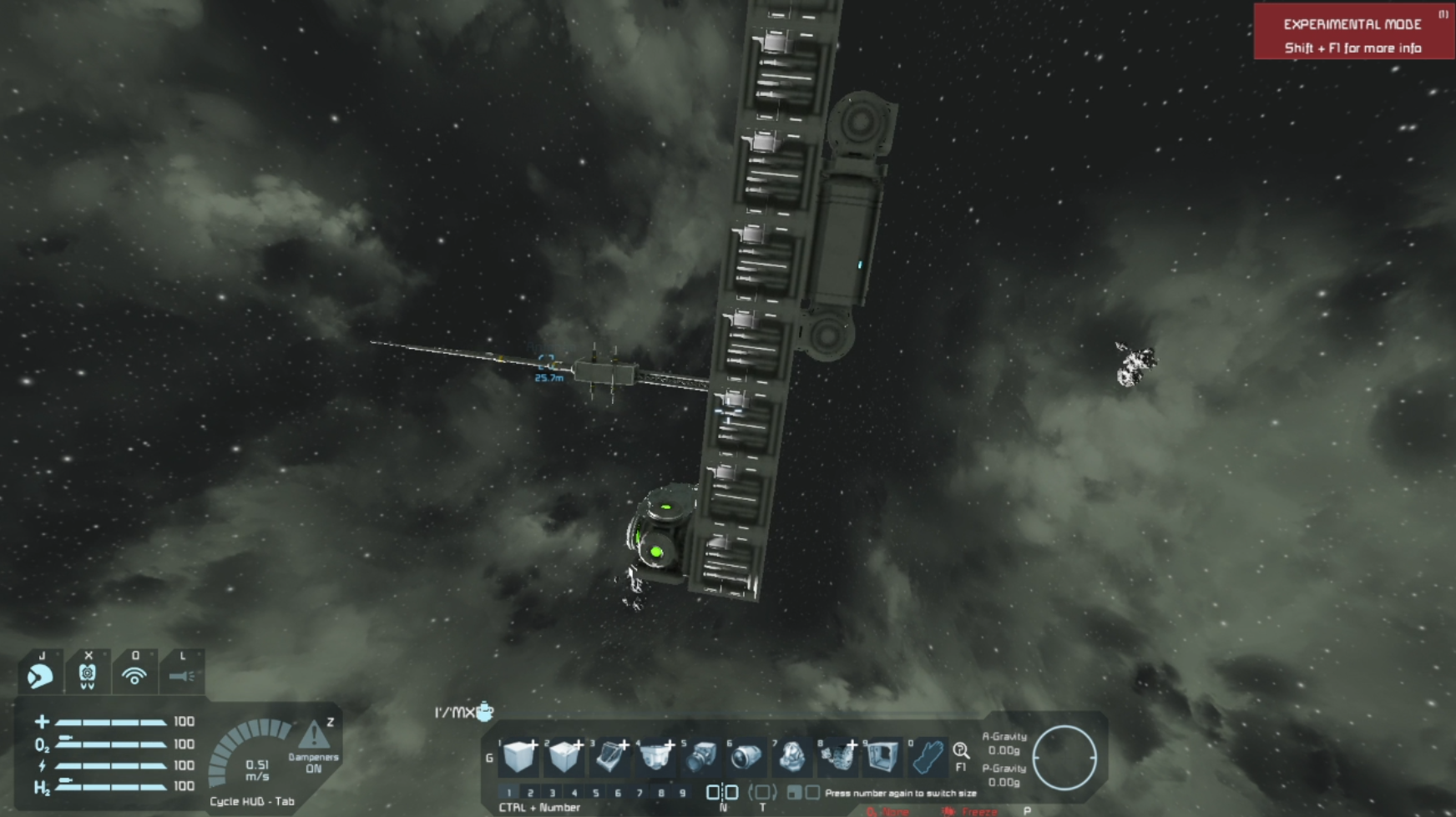Viewport: 1456px width, 817px height.
Task: Toggle the broadcasting signal icon
Action: (x=134, y=675)
